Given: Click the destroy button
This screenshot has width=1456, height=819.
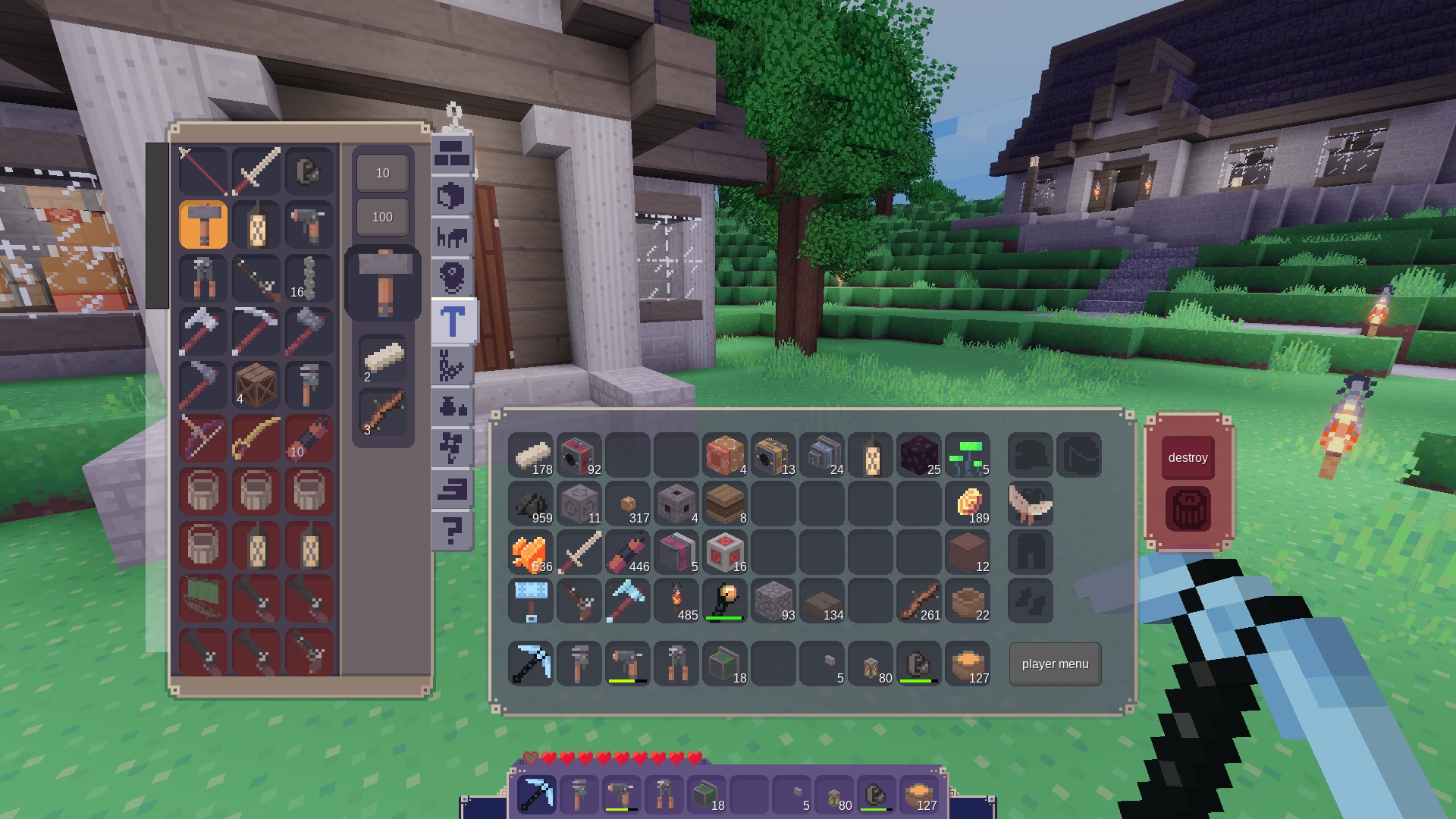Looking at the screenshot, I should [x=1188, y=457].
